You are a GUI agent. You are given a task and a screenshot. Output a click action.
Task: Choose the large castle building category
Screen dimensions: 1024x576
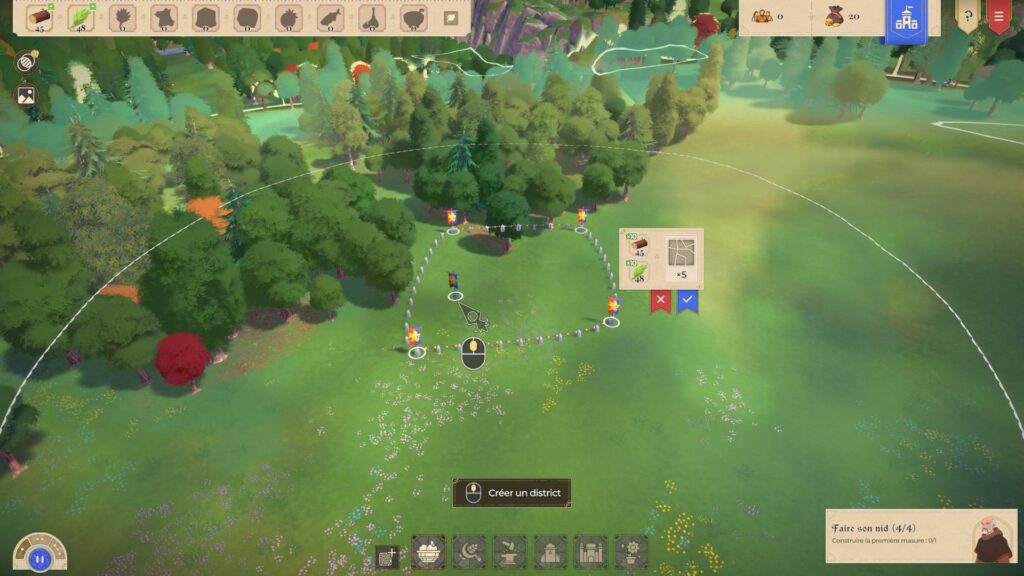click(590, 551)
